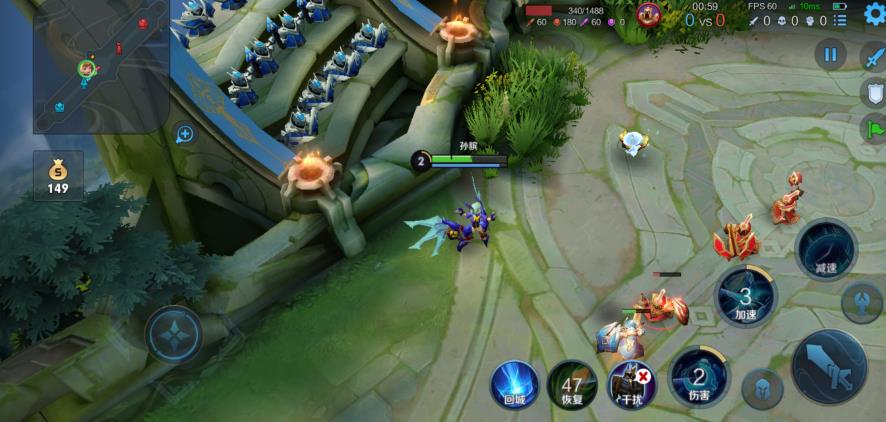Hit the basic attack sword button

829,365
